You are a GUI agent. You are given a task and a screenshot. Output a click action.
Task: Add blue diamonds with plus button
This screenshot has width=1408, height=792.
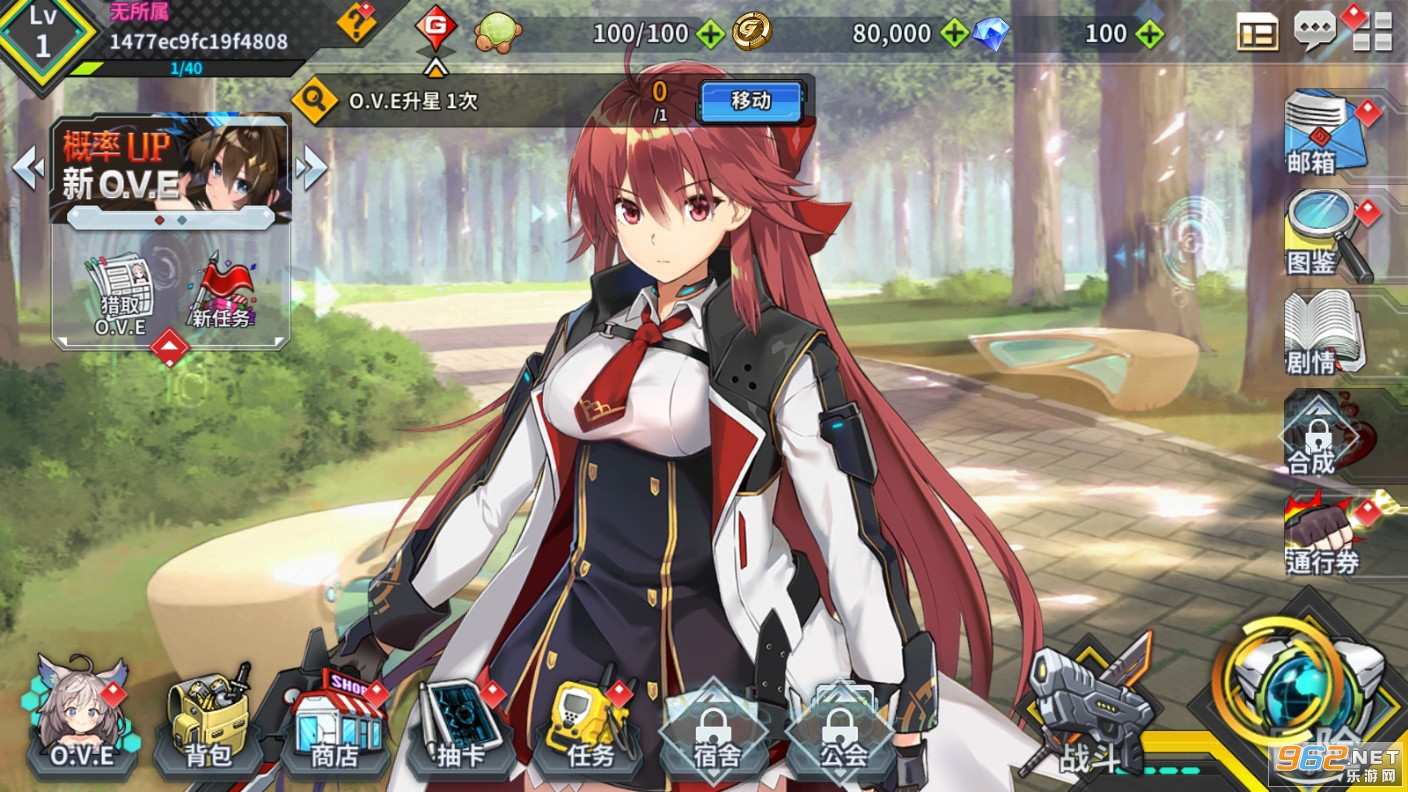pyautogui.click(x=1150, y=34)
